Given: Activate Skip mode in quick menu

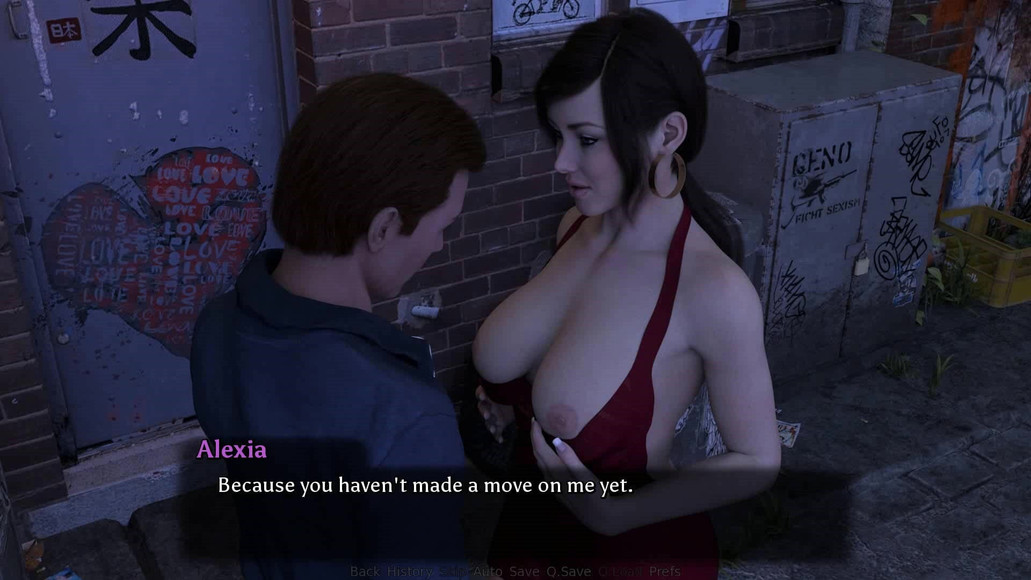Looking at the screenshot, I should (x=453, y=572).
